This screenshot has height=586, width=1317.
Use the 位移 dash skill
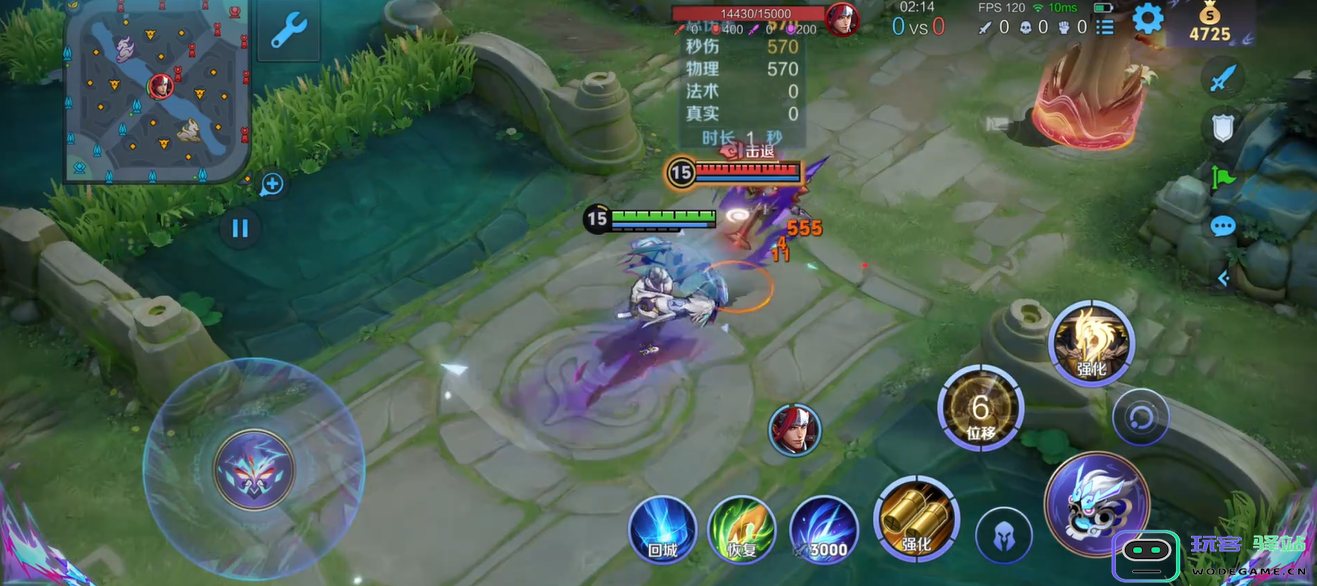[980, 409]
